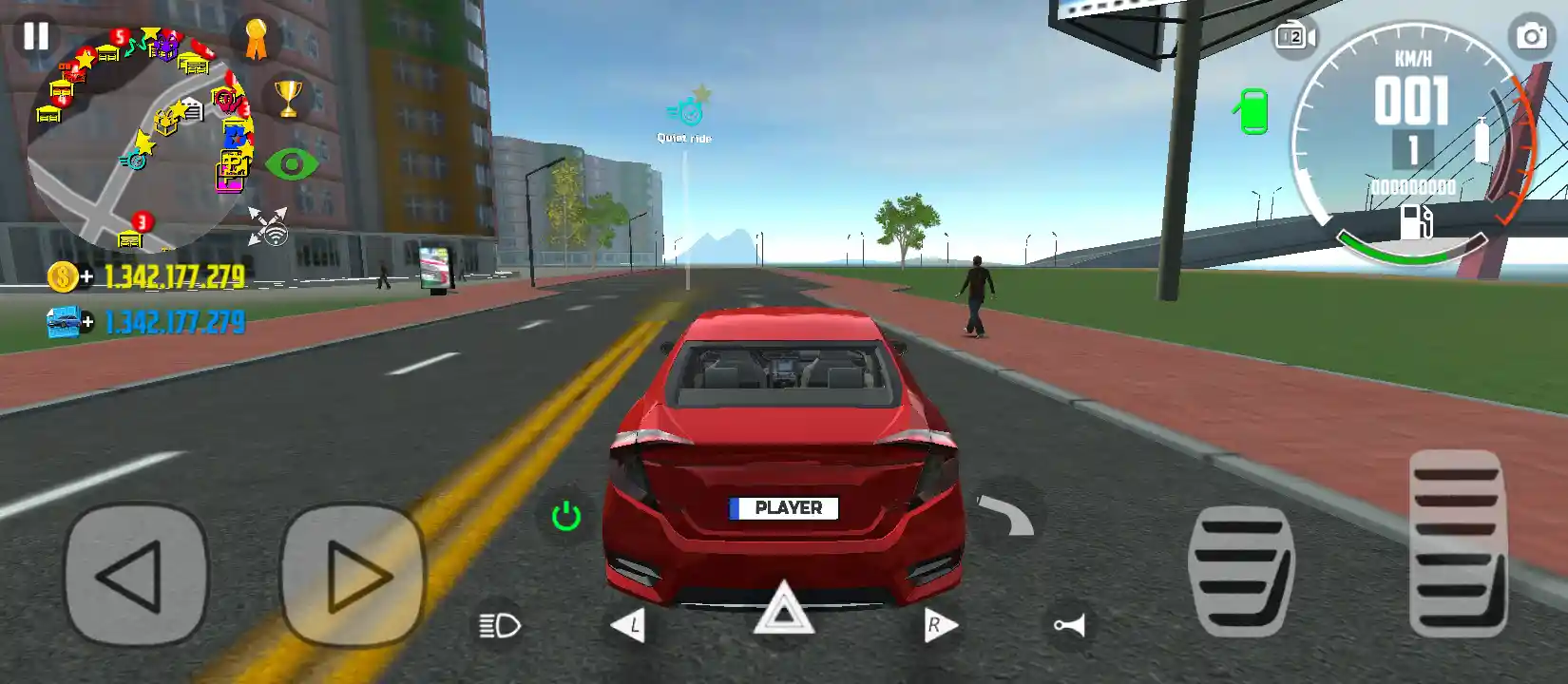Enable the left turn signal L
The height and width of the screenshot is (684, 1568).
[630, 624]
